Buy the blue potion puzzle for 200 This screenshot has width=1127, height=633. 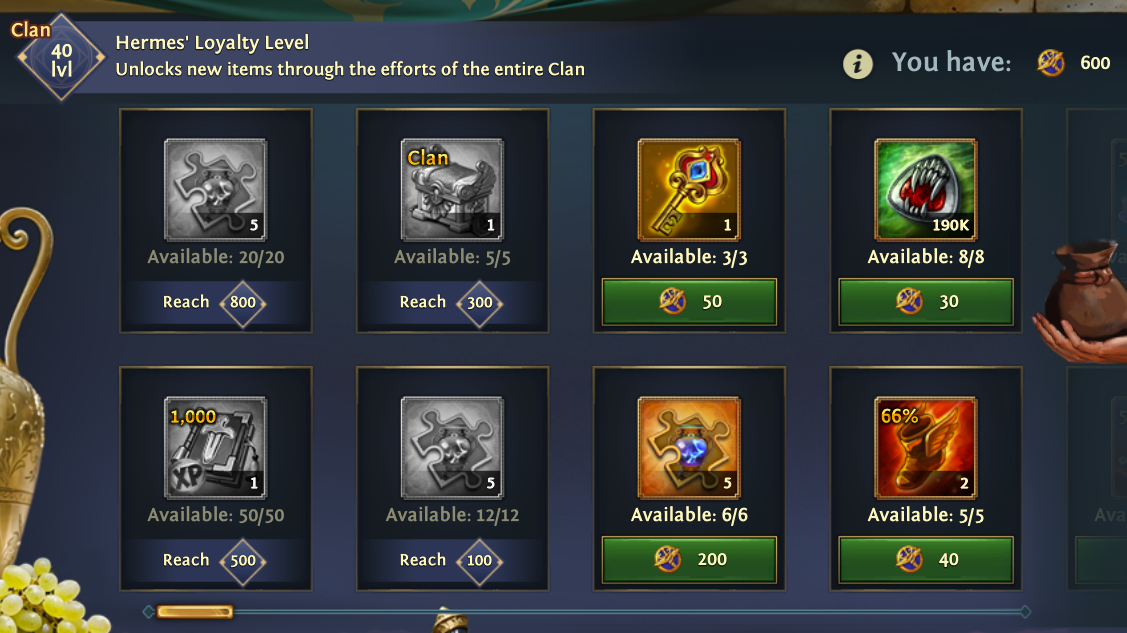[x=689, y=559]
